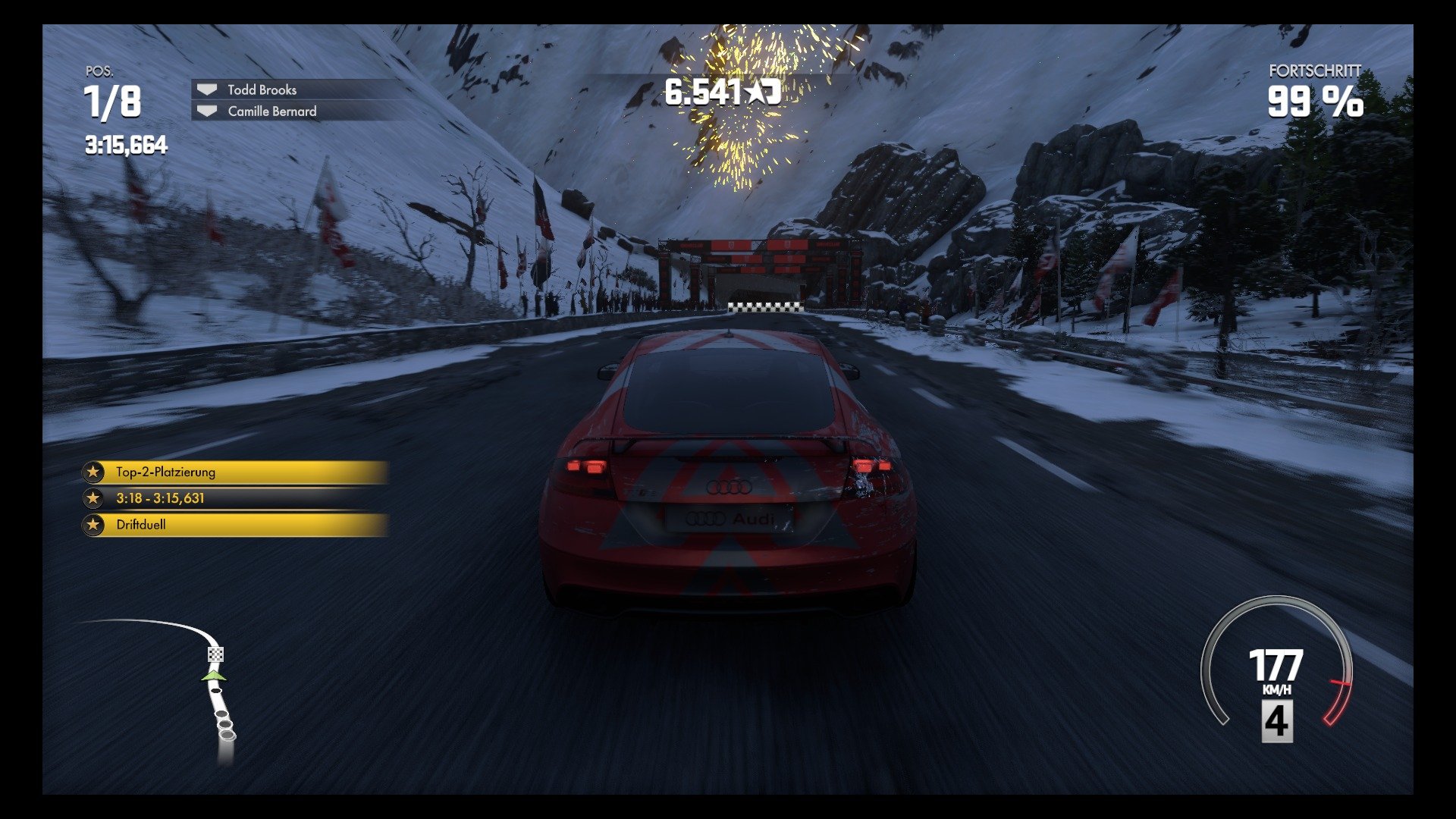The image size is (1456, 819).
Task: Select the star icon beside Driftduell objective
Action: [94, 523]
